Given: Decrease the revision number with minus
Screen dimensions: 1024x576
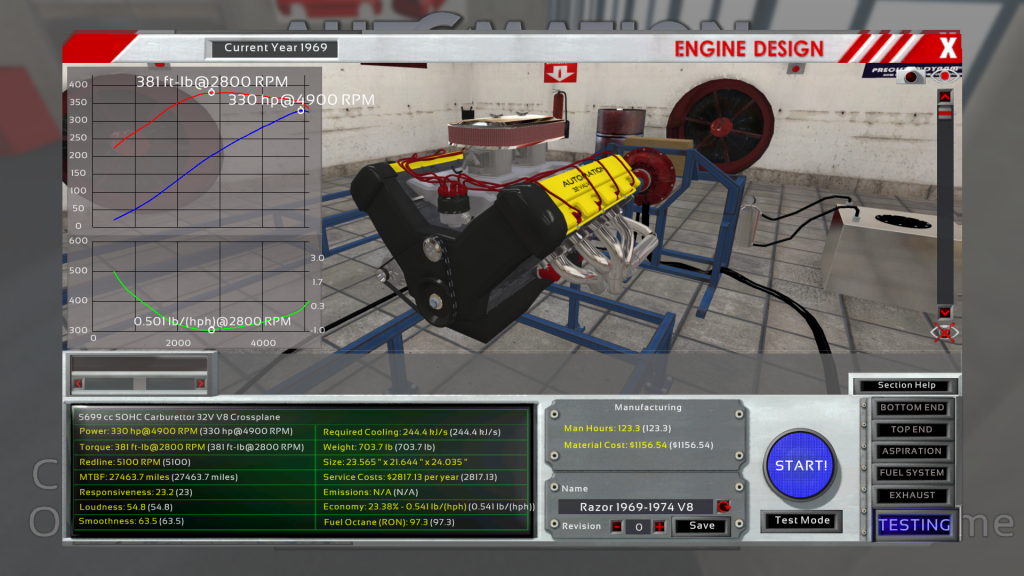Looking at the screenshot, I should tap(616, 527).
